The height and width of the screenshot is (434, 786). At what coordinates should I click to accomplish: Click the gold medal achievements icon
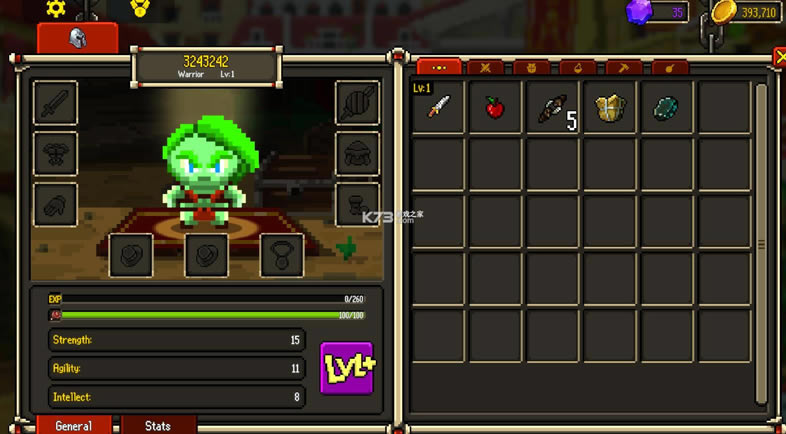(x=141, y=8)
